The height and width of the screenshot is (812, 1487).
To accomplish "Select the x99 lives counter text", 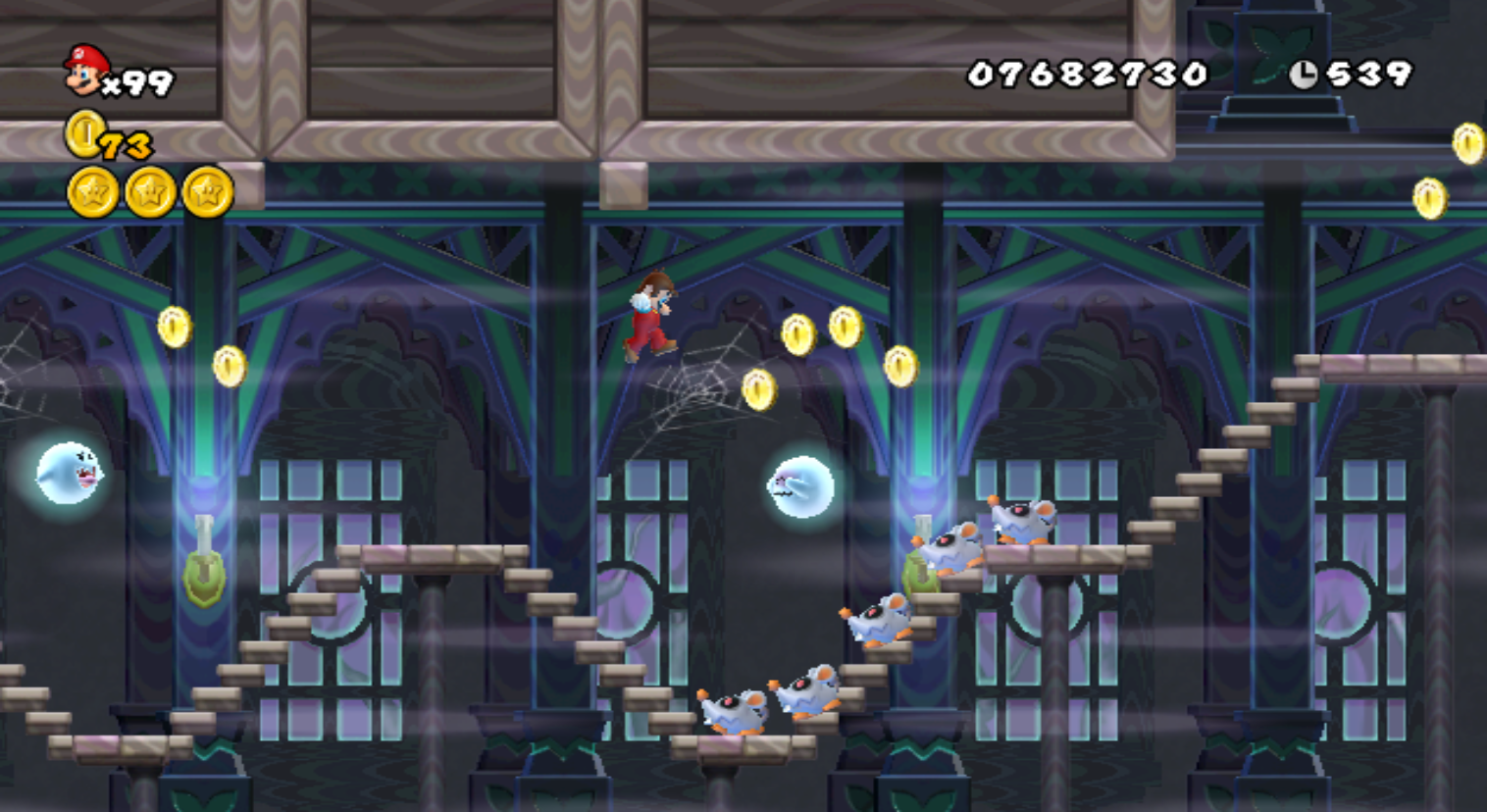I will click(137, 81).
